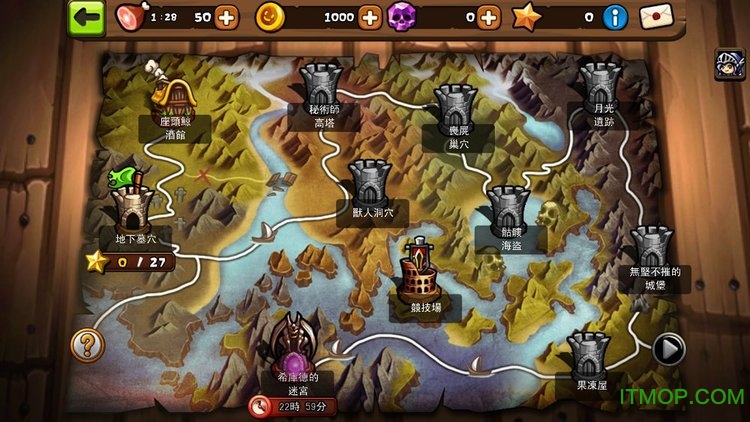Image resolution: width=750 pixels, height=422 pixels.
Task: Open the hero portrait icon
Action: [728, 64]
